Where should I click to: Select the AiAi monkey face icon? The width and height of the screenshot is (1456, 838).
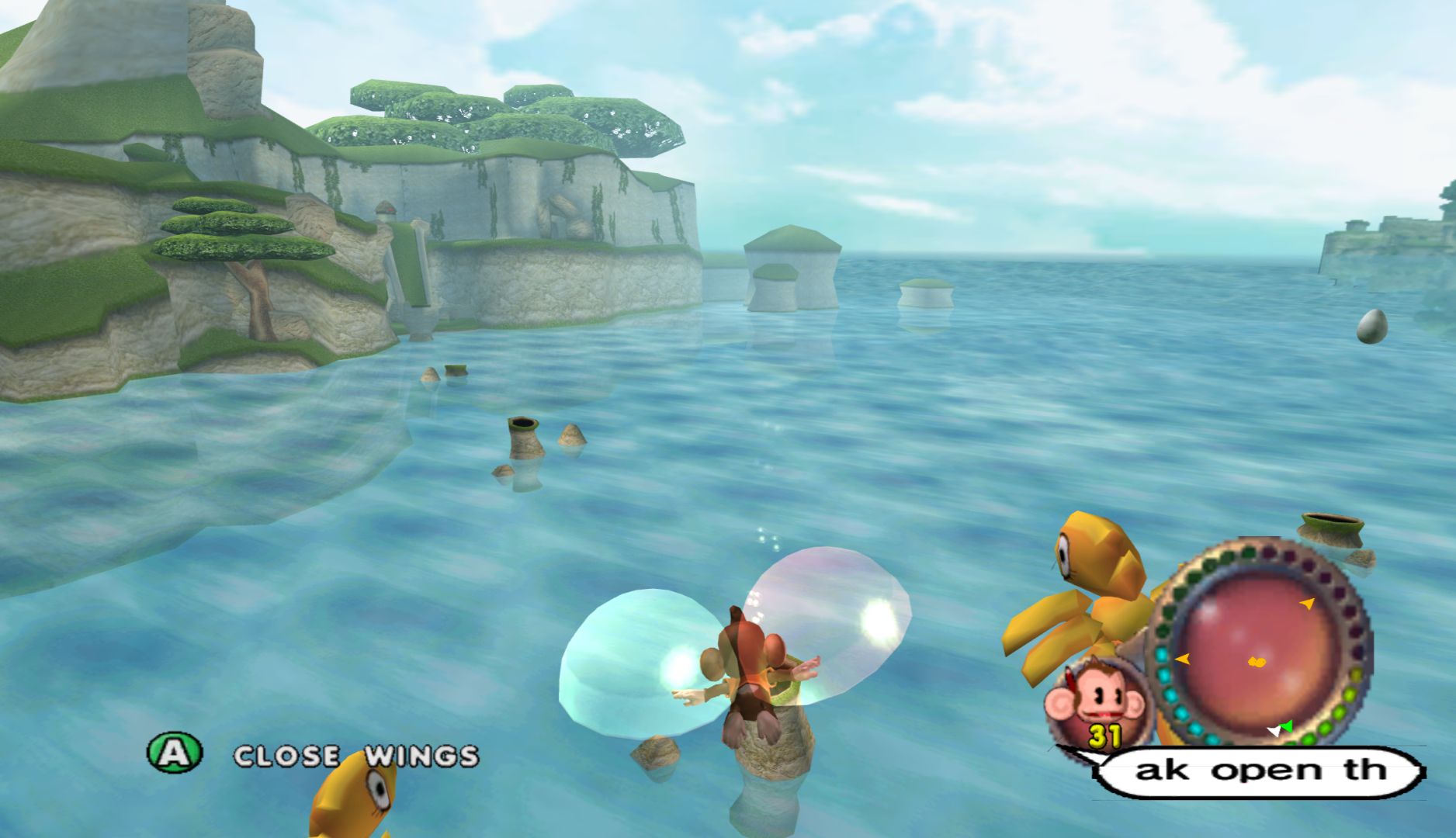pyautogui.click(x=1083, y=700)
